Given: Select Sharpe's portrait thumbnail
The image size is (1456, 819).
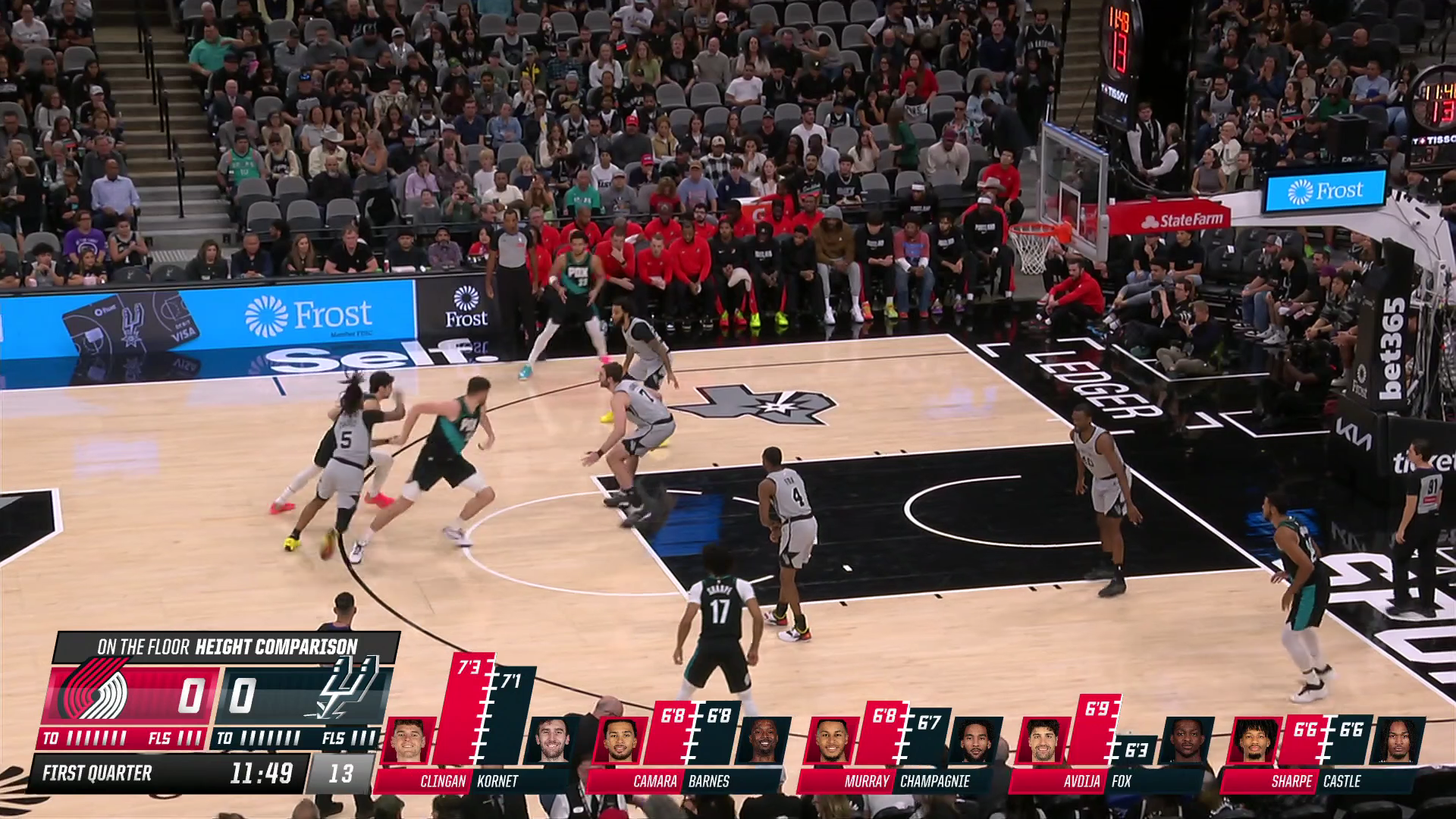Looking at the screenshot, I should click(1254, 741).
